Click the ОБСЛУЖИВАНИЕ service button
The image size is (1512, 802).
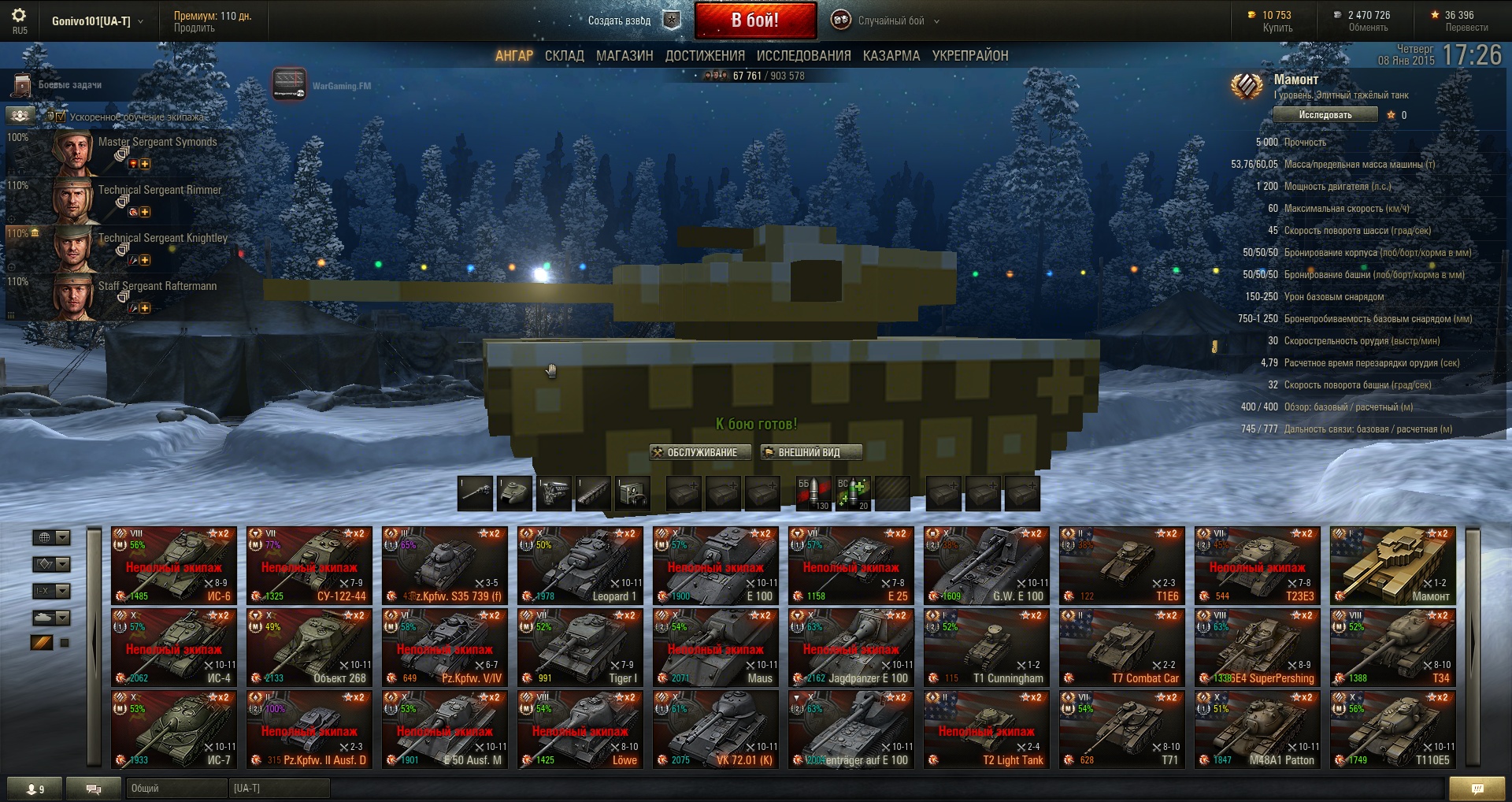click(695, 452)
